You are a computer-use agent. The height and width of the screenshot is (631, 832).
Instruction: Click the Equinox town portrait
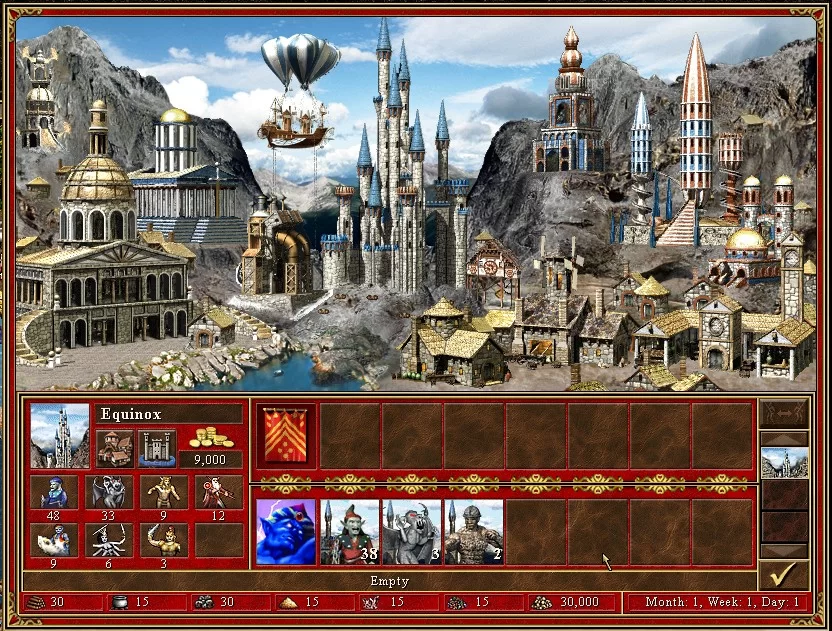click(60, 435)
